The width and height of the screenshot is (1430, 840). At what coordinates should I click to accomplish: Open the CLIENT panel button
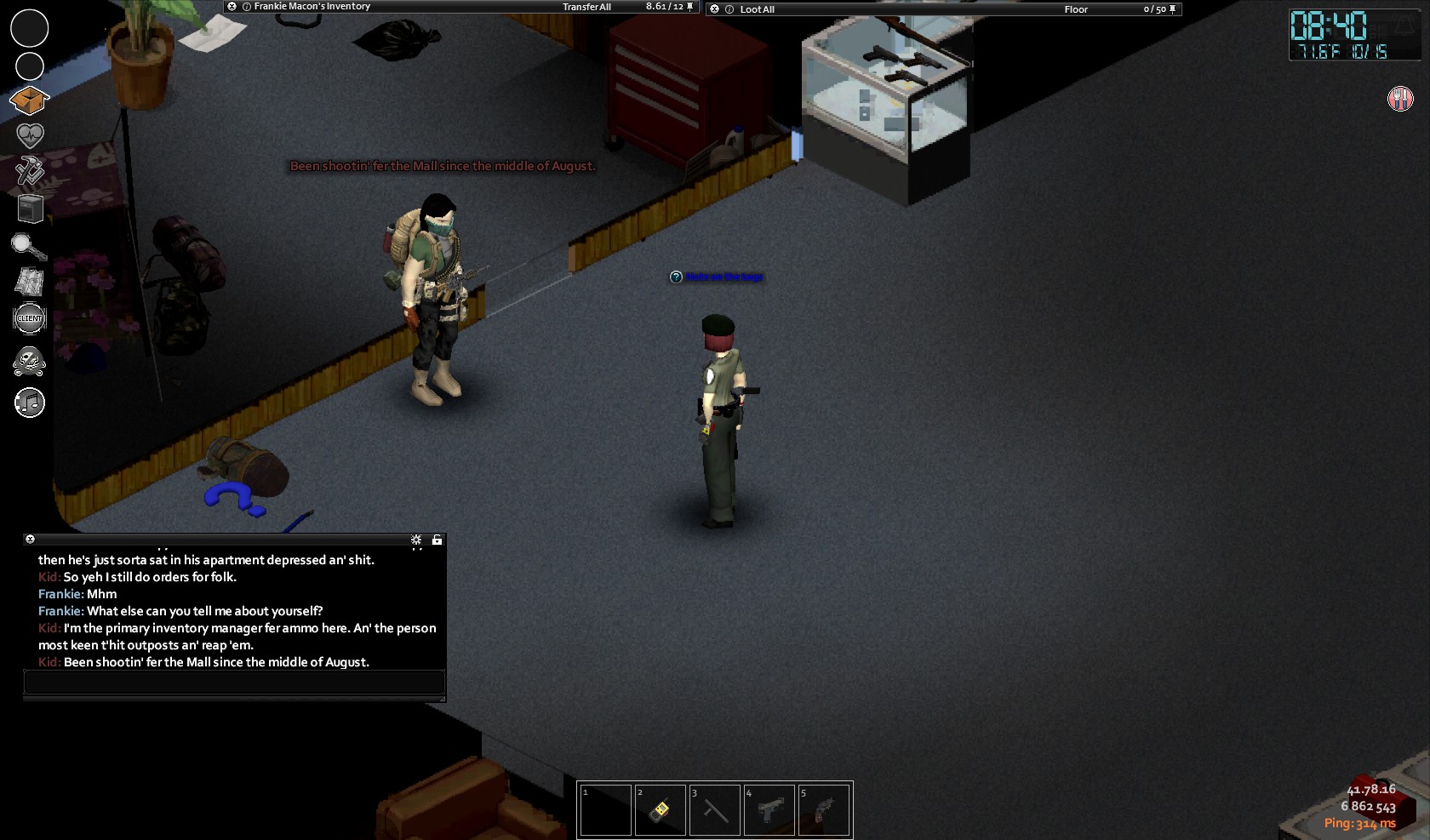[30, 318]
